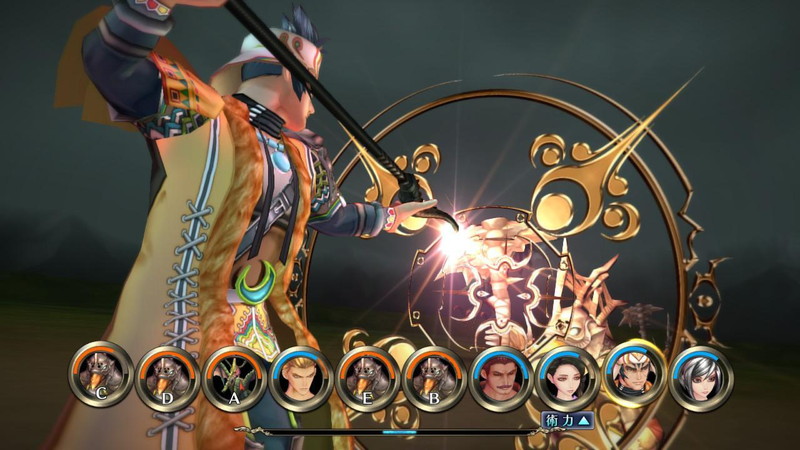The height and width of the screenshot is (450, 800).
Task: Select enemy D's turn-order portrait
Action: point(168,378)
